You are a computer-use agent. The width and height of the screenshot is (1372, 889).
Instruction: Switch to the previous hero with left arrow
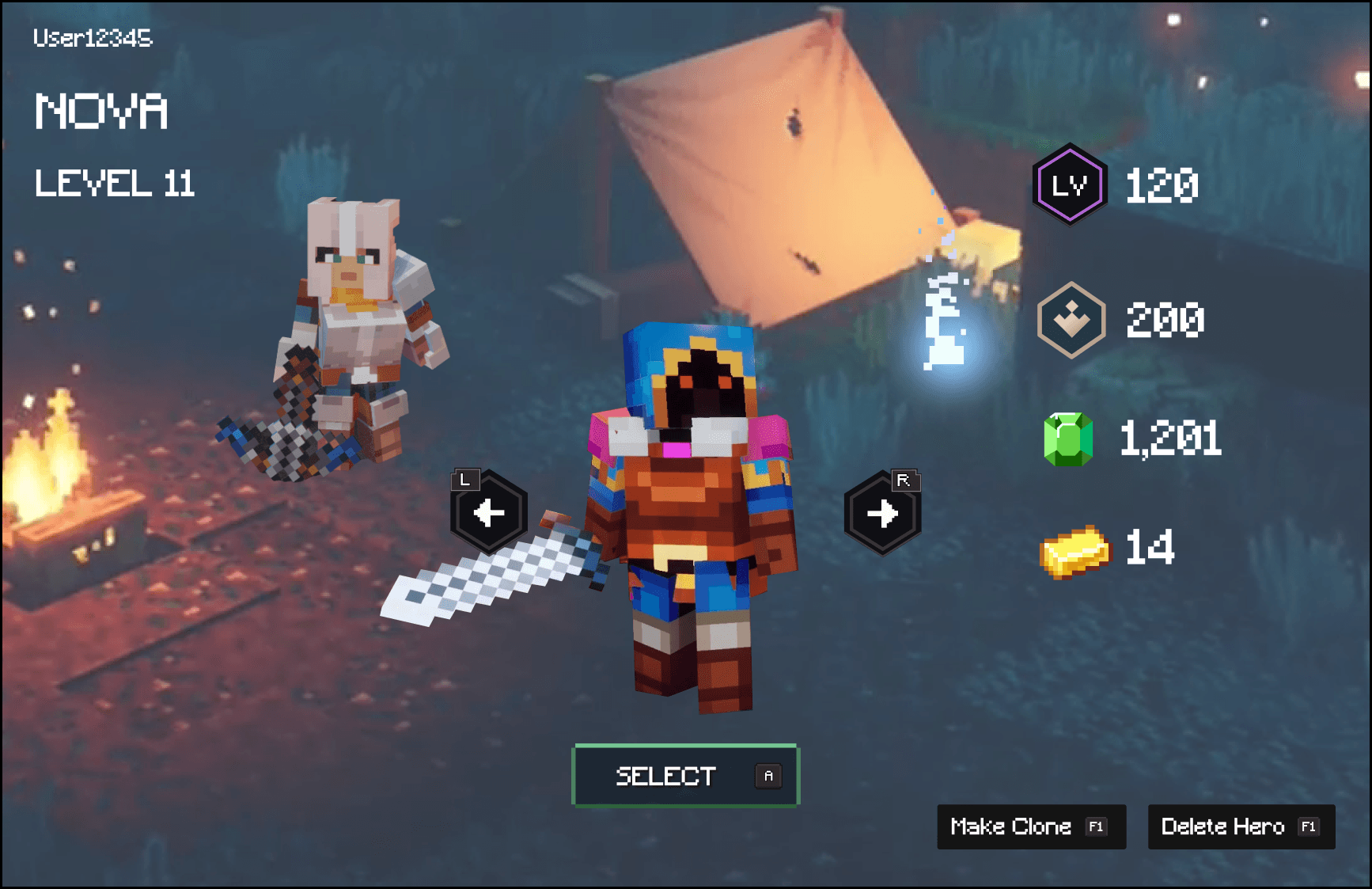pyautogui.click(x=489, y=514)
